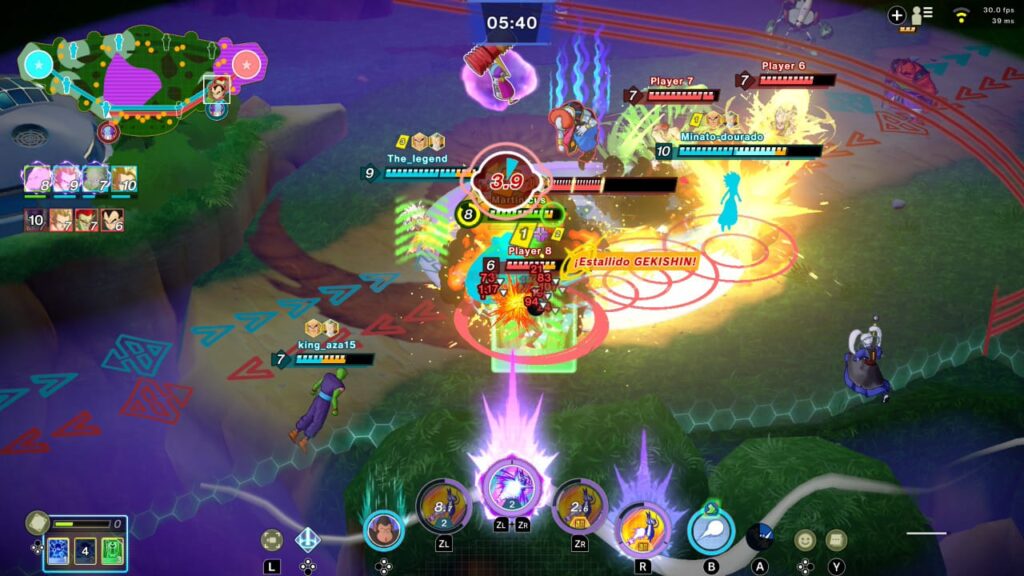Select the blue team base star on minimap
This screenshot has width=1024, height=576.
tap(39, 65)
